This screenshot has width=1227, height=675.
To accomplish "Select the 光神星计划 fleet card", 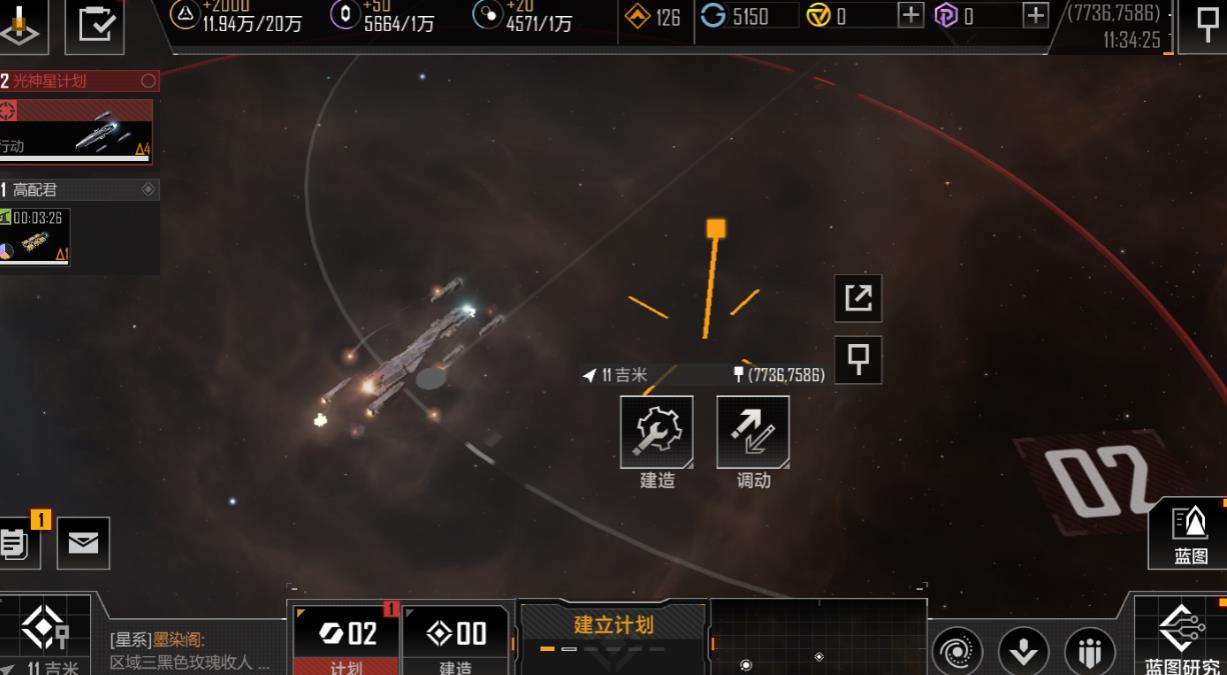I will point(77,130).
